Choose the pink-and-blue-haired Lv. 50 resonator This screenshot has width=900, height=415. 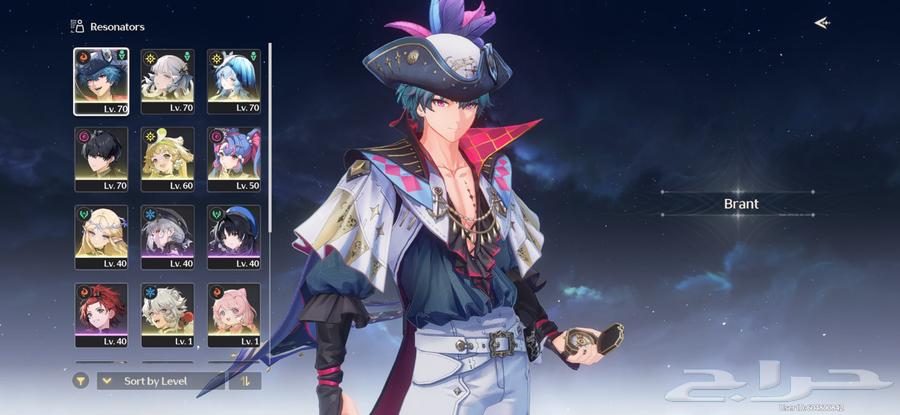[234, 158]
